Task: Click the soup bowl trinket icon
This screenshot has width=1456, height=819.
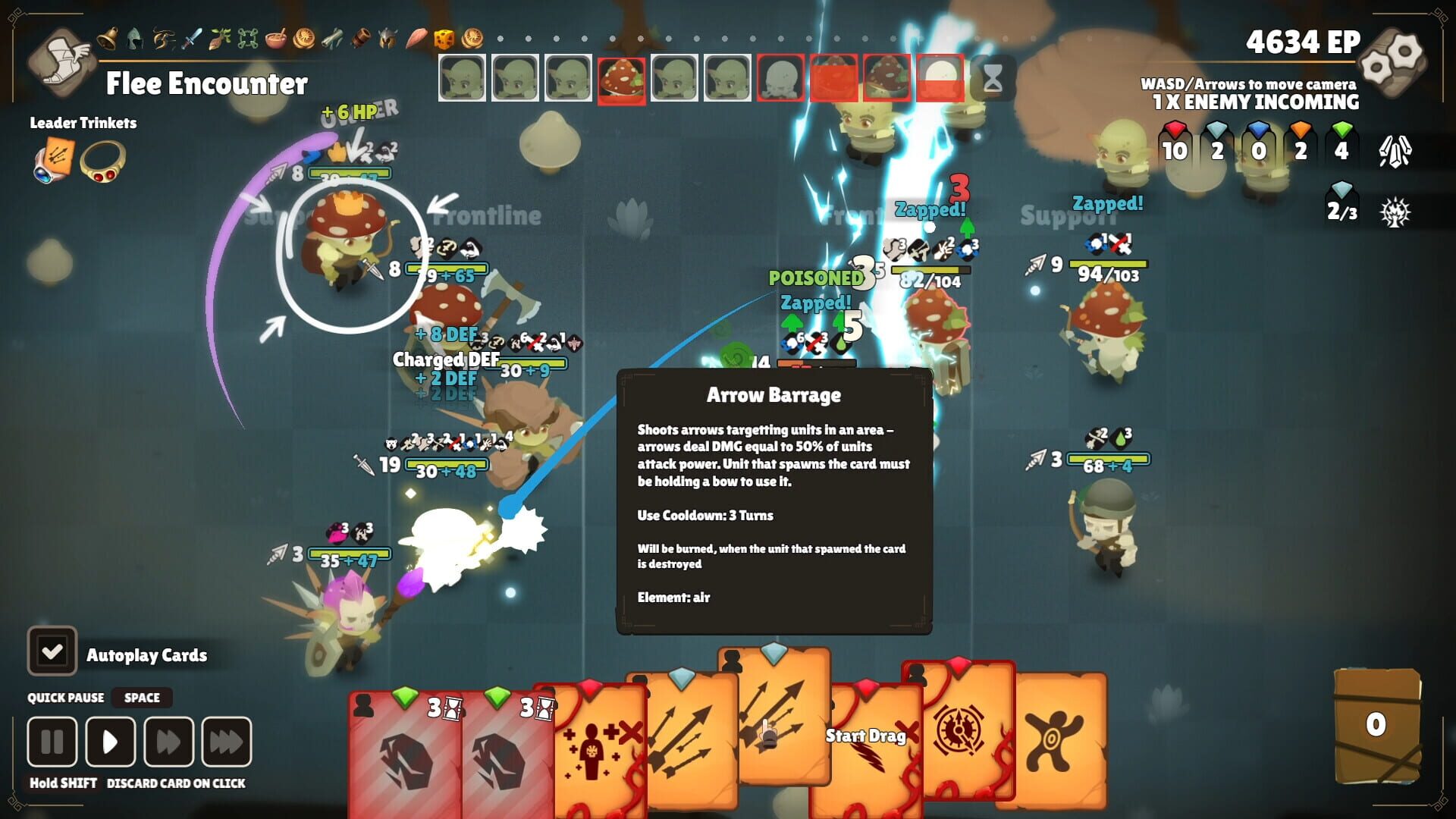Action: click(x=277, y=36)
